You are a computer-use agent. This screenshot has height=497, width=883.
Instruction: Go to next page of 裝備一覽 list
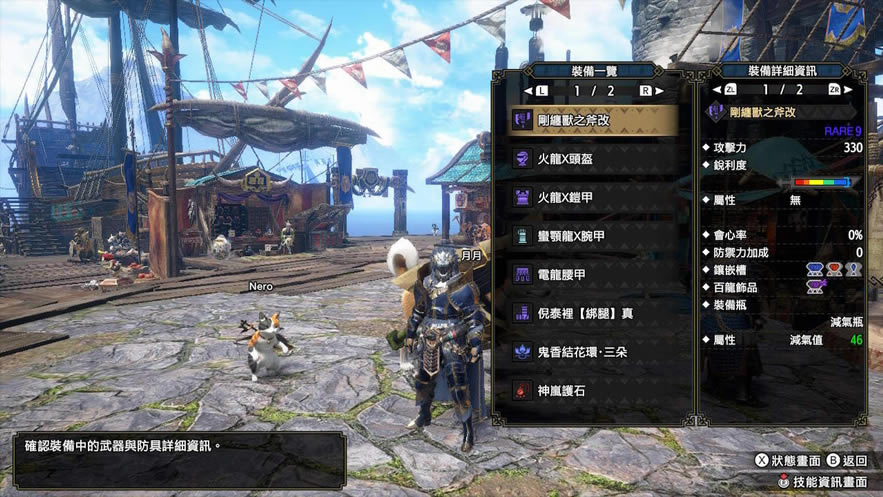(646, 91)
